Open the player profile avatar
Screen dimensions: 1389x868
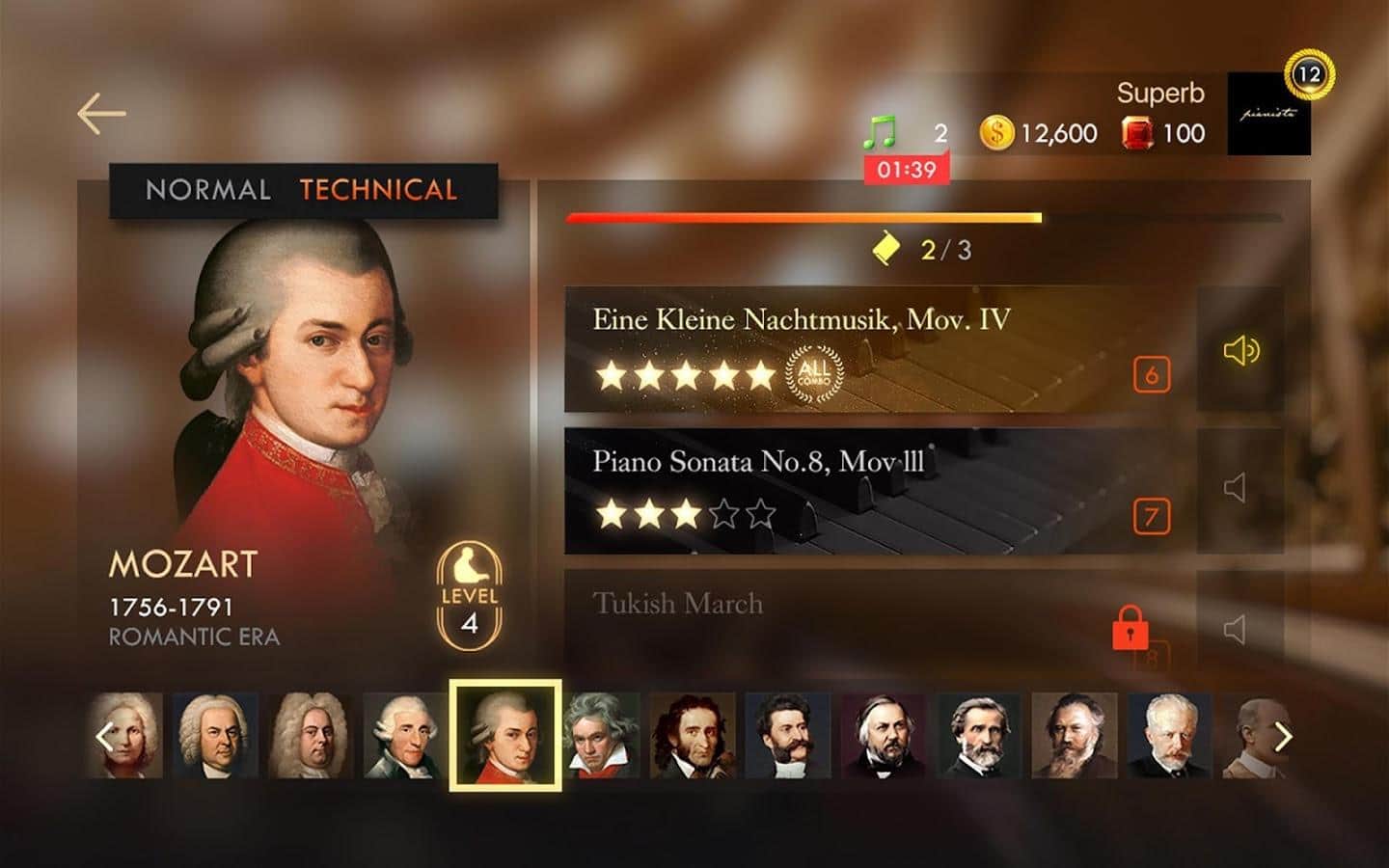pos(1268,114)
